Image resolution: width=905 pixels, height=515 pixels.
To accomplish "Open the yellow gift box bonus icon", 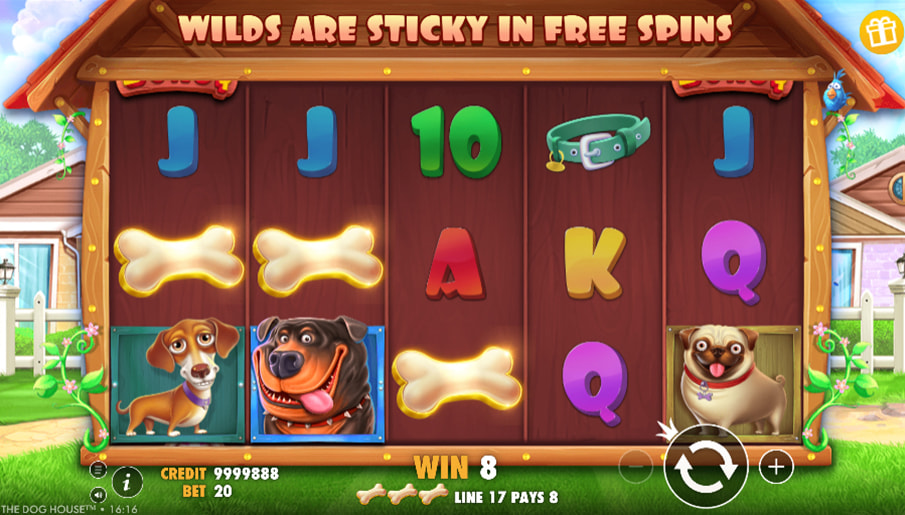I will pos(881,33).
